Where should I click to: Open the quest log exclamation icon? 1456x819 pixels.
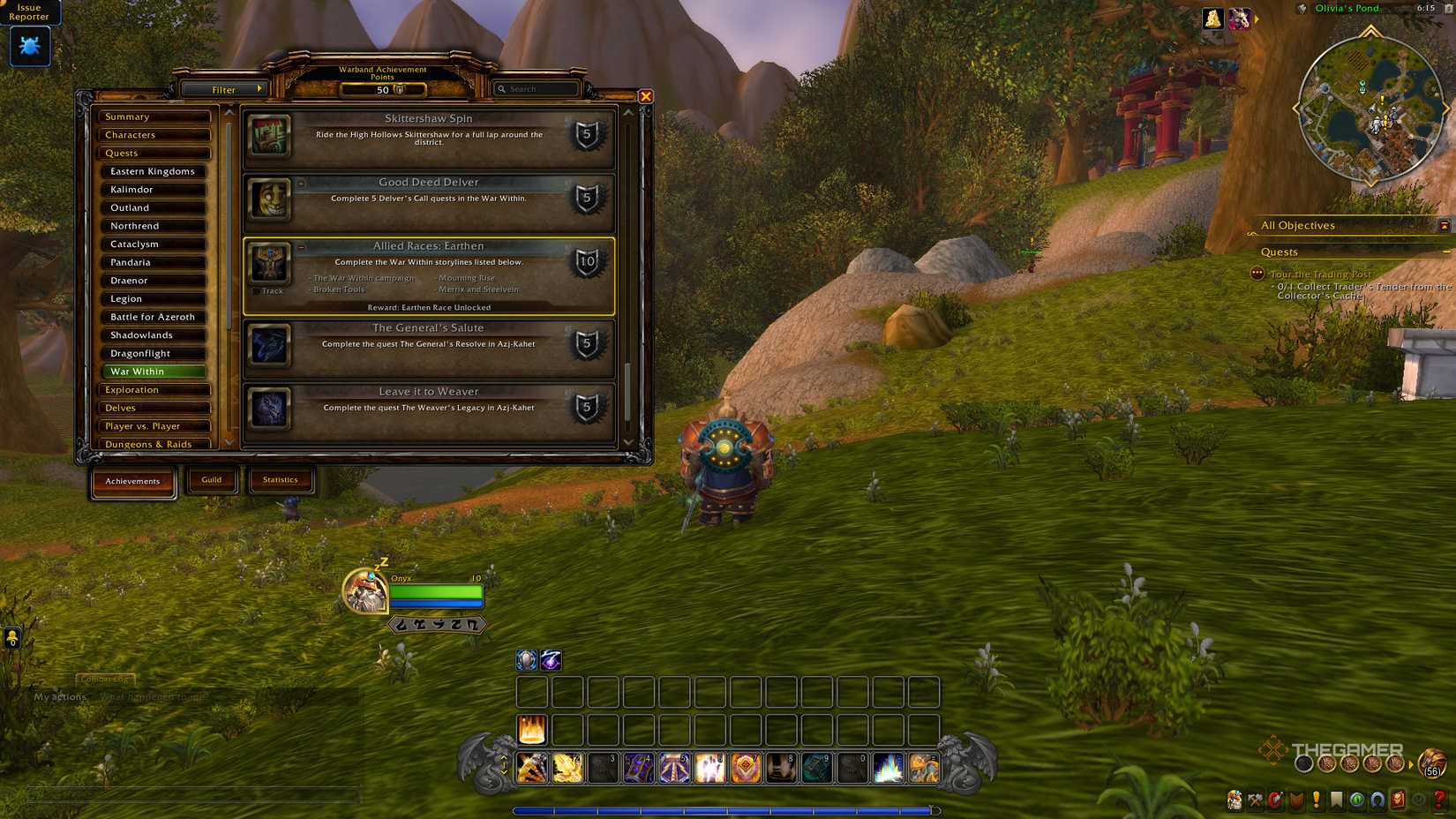click(x=1316, y=801)
